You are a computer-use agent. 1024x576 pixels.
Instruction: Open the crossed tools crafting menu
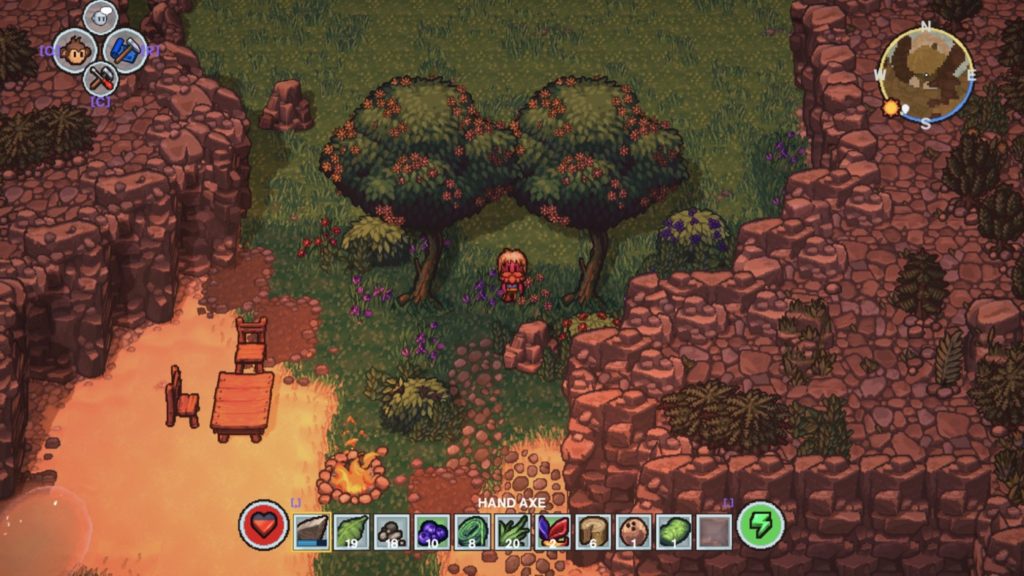(100, 77)
